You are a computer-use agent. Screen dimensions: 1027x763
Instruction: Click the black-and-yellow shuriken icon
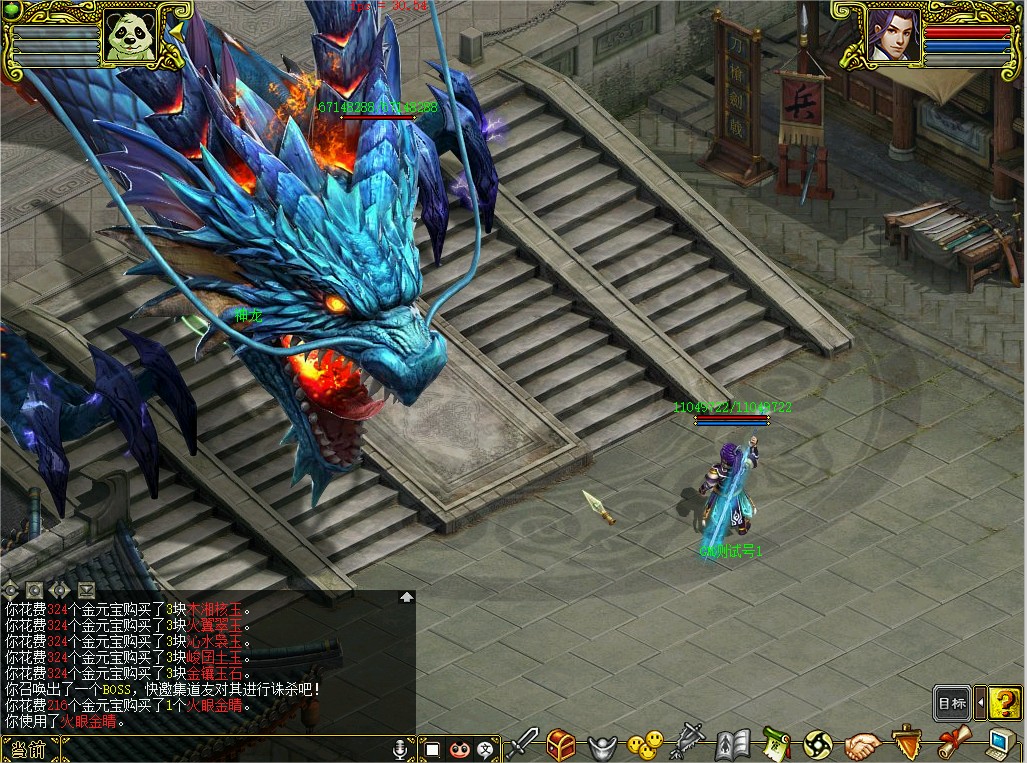click(x=818, y=745)
